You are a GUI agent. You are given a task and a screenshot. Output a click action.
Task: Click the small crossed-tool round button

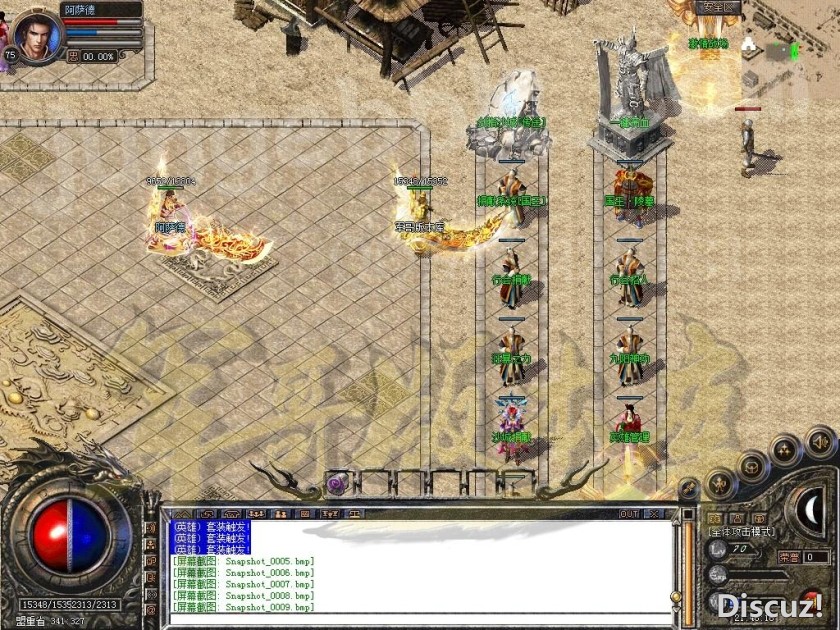click(688, 488)
